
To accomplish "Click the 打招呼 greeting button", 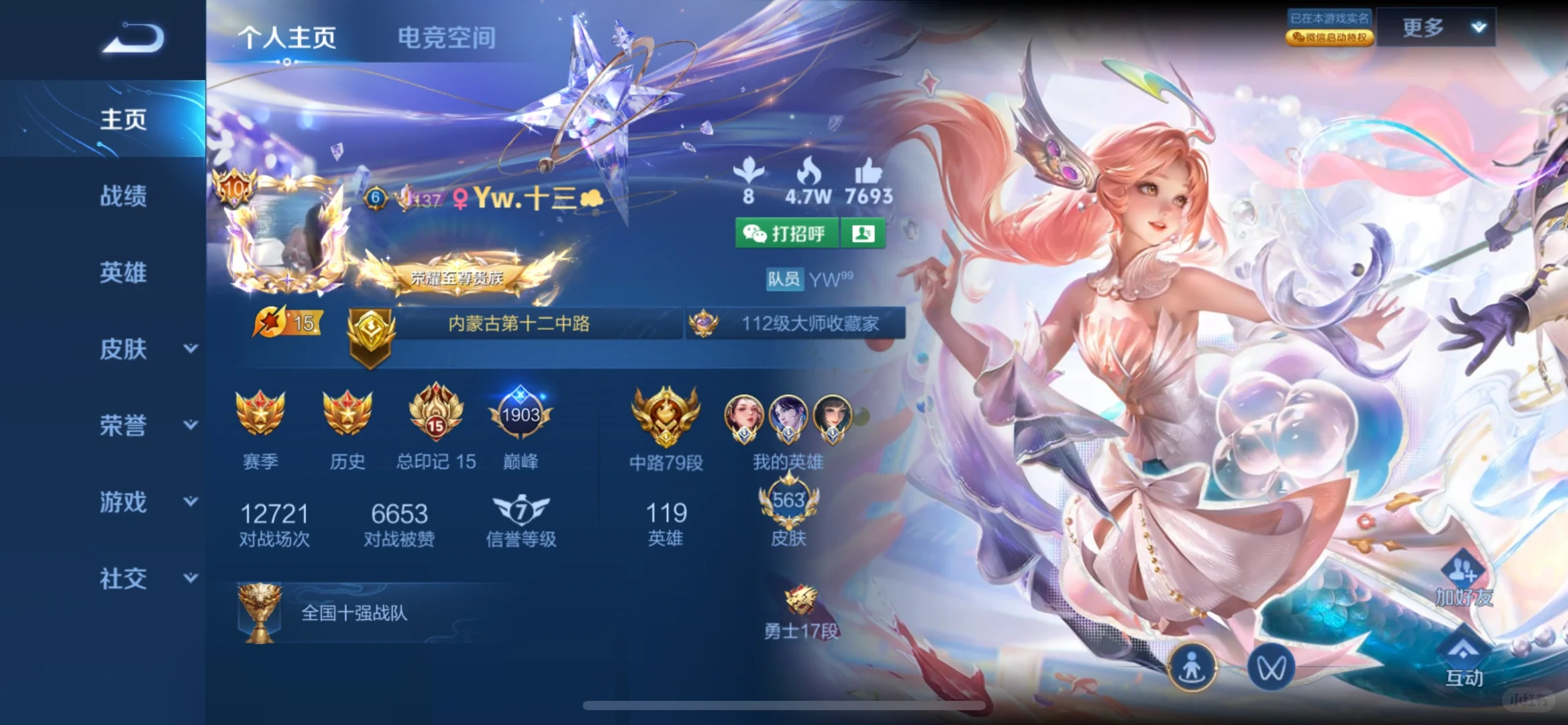I will (788, 233).
